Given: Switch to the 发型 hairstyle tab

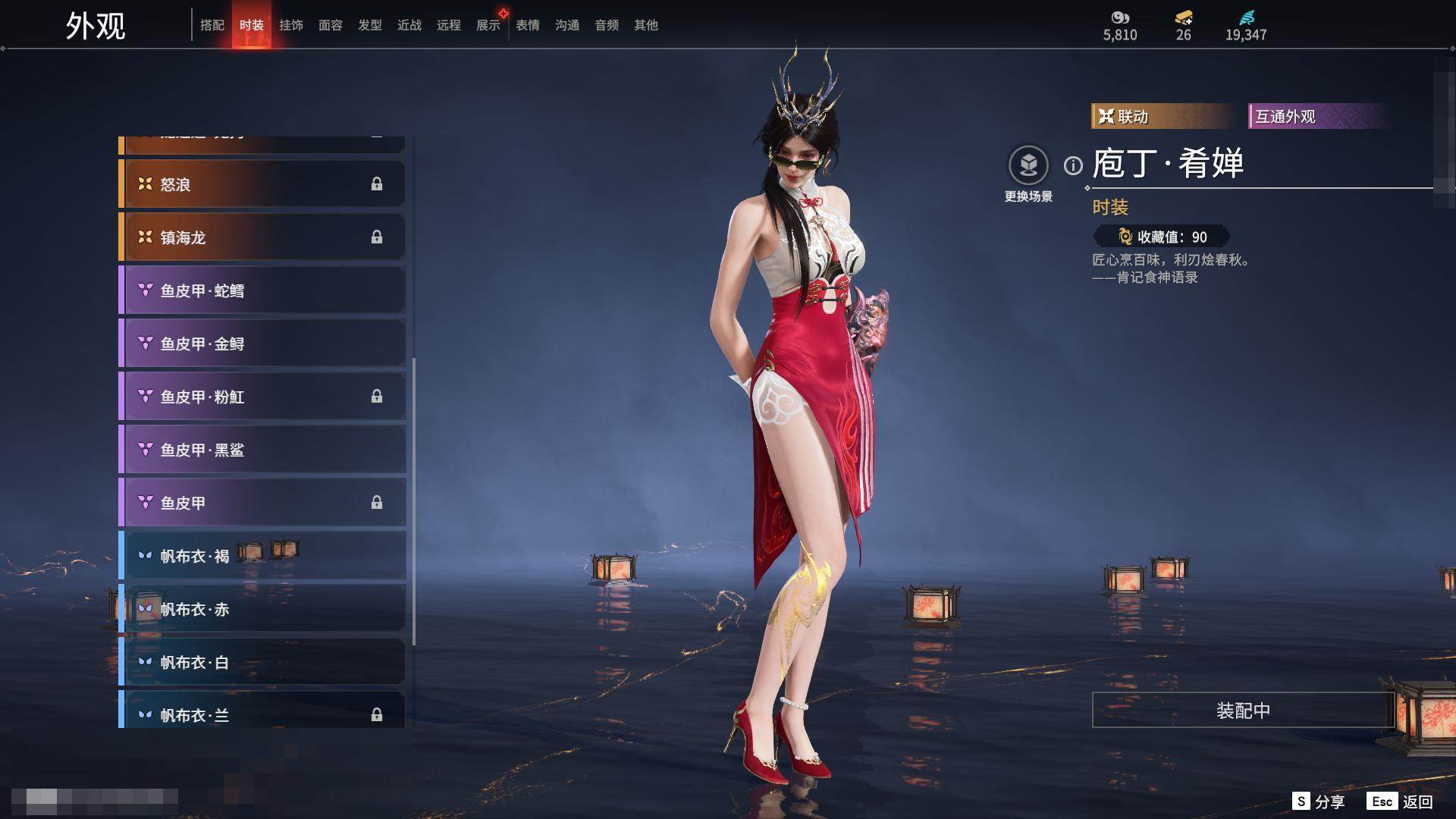Looking at the screenshot, I should click(370, 25).
